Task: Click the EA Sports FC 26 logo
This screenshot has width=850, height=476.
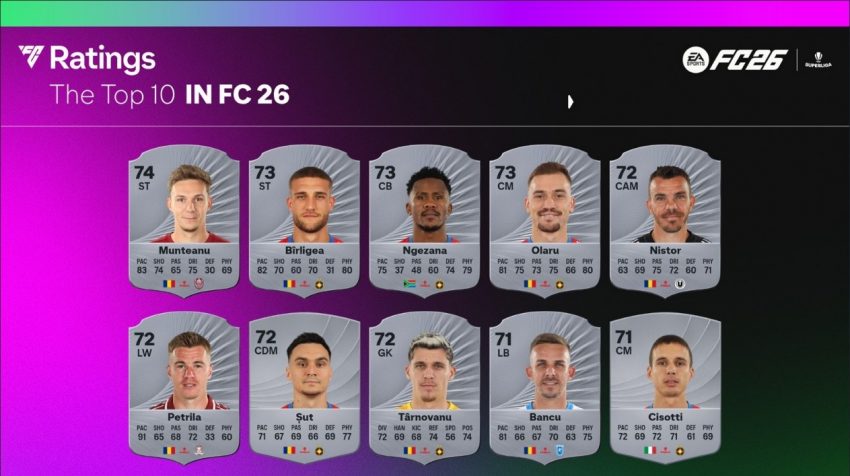Action: pos(735,60)
